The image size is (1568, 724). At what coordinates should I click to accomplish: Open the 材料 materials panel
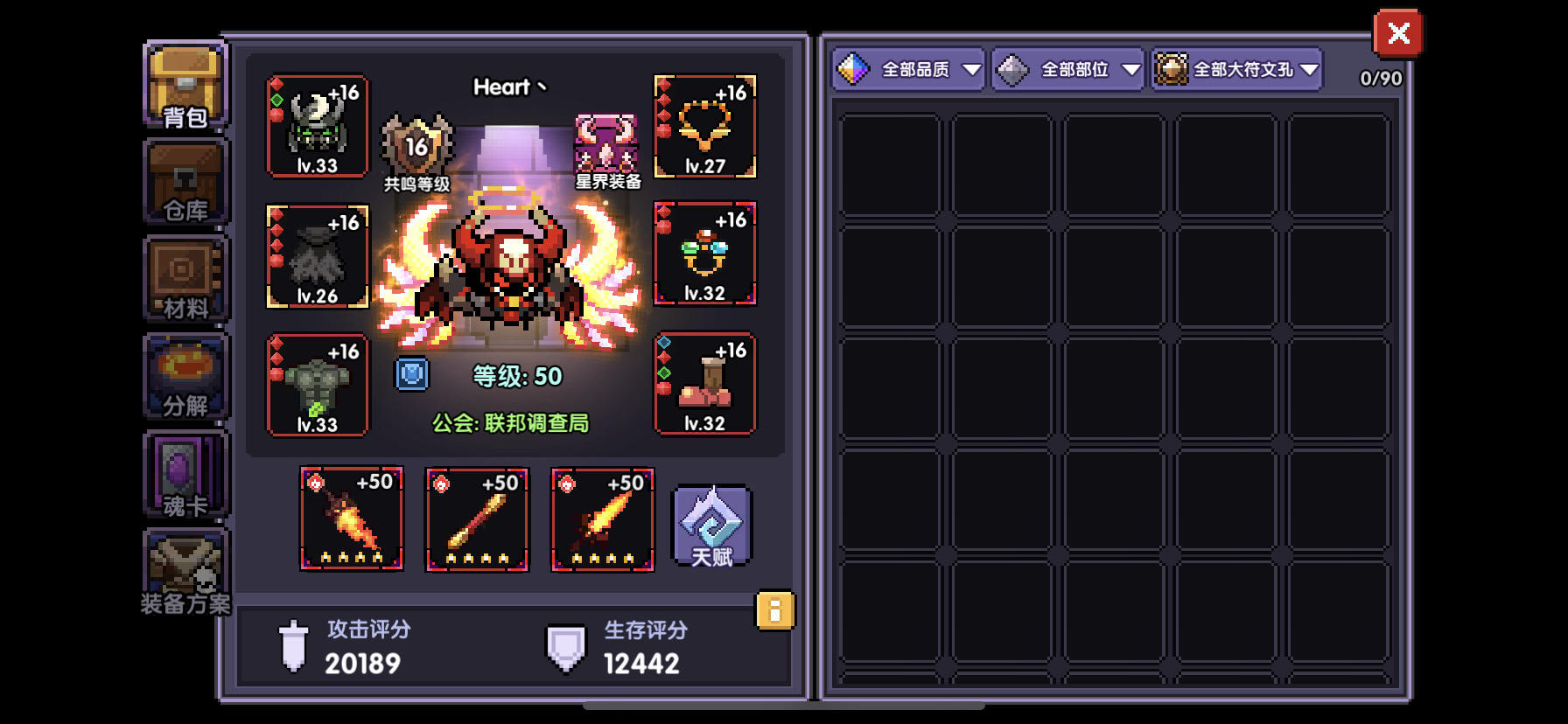pyautogui.click(x=183, y=280)
